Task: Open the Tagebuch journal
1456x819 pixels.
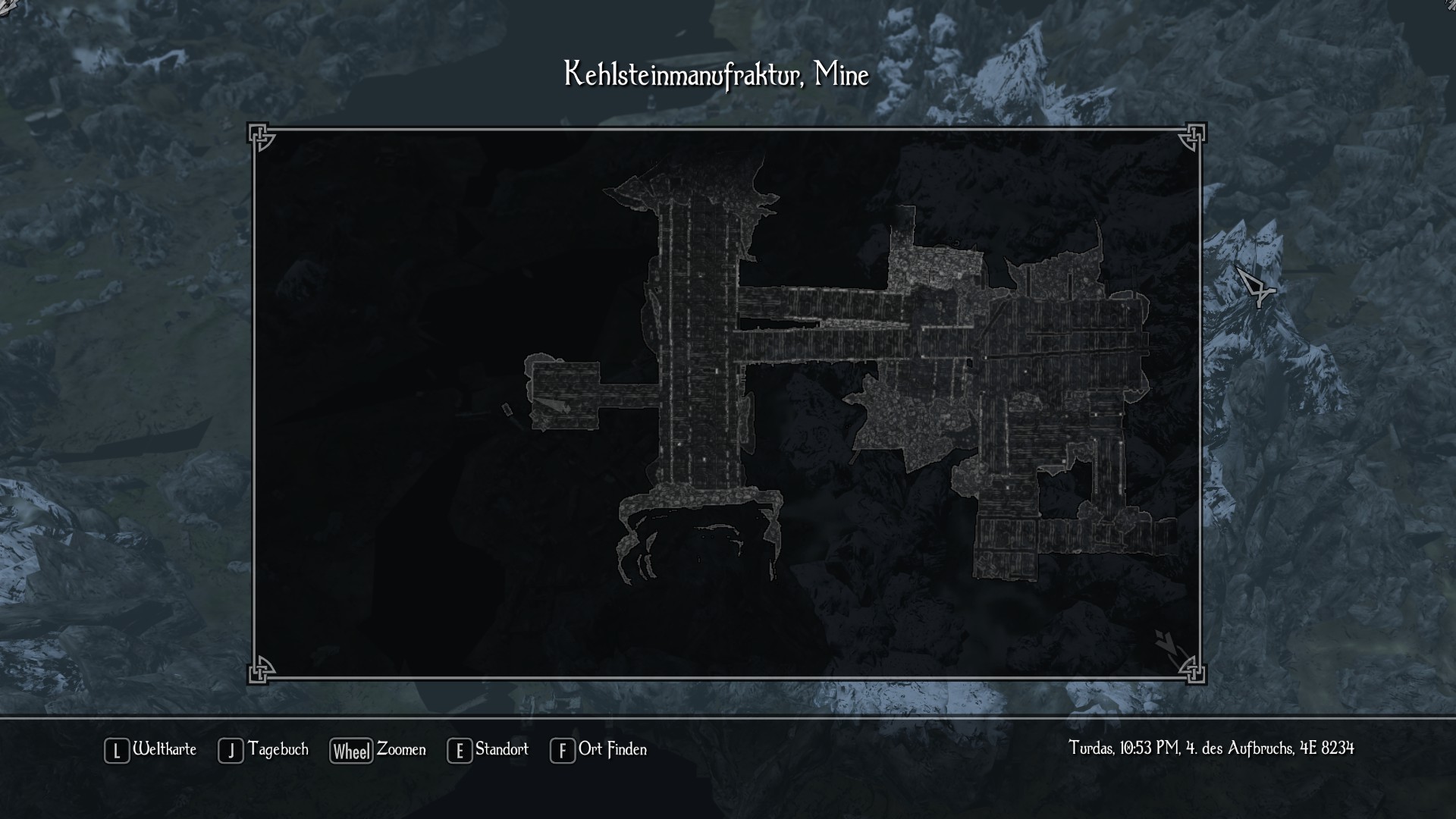Action: [x=263, y=750]
